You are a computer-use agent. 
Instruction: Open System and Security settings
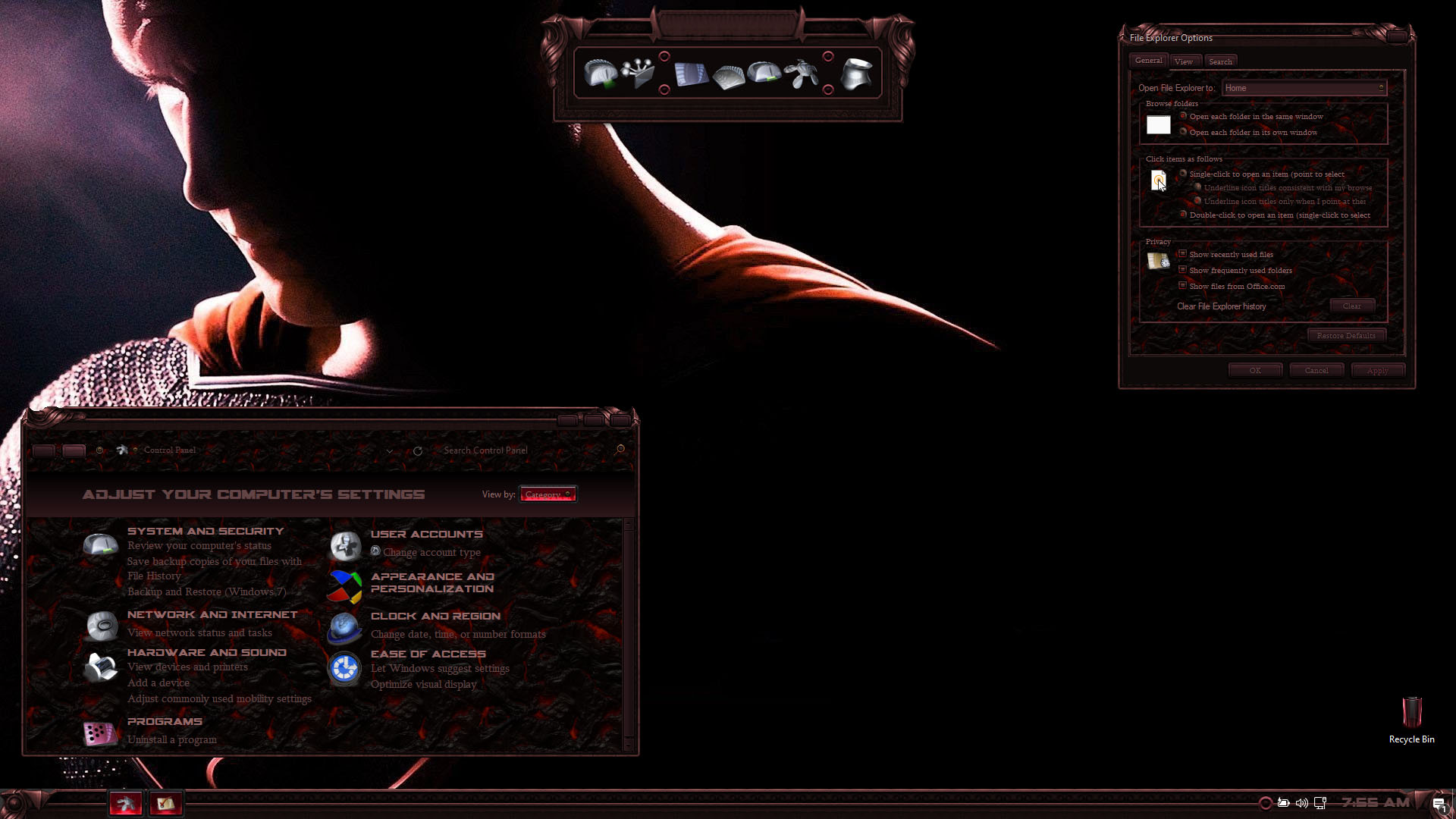(205, 531)
